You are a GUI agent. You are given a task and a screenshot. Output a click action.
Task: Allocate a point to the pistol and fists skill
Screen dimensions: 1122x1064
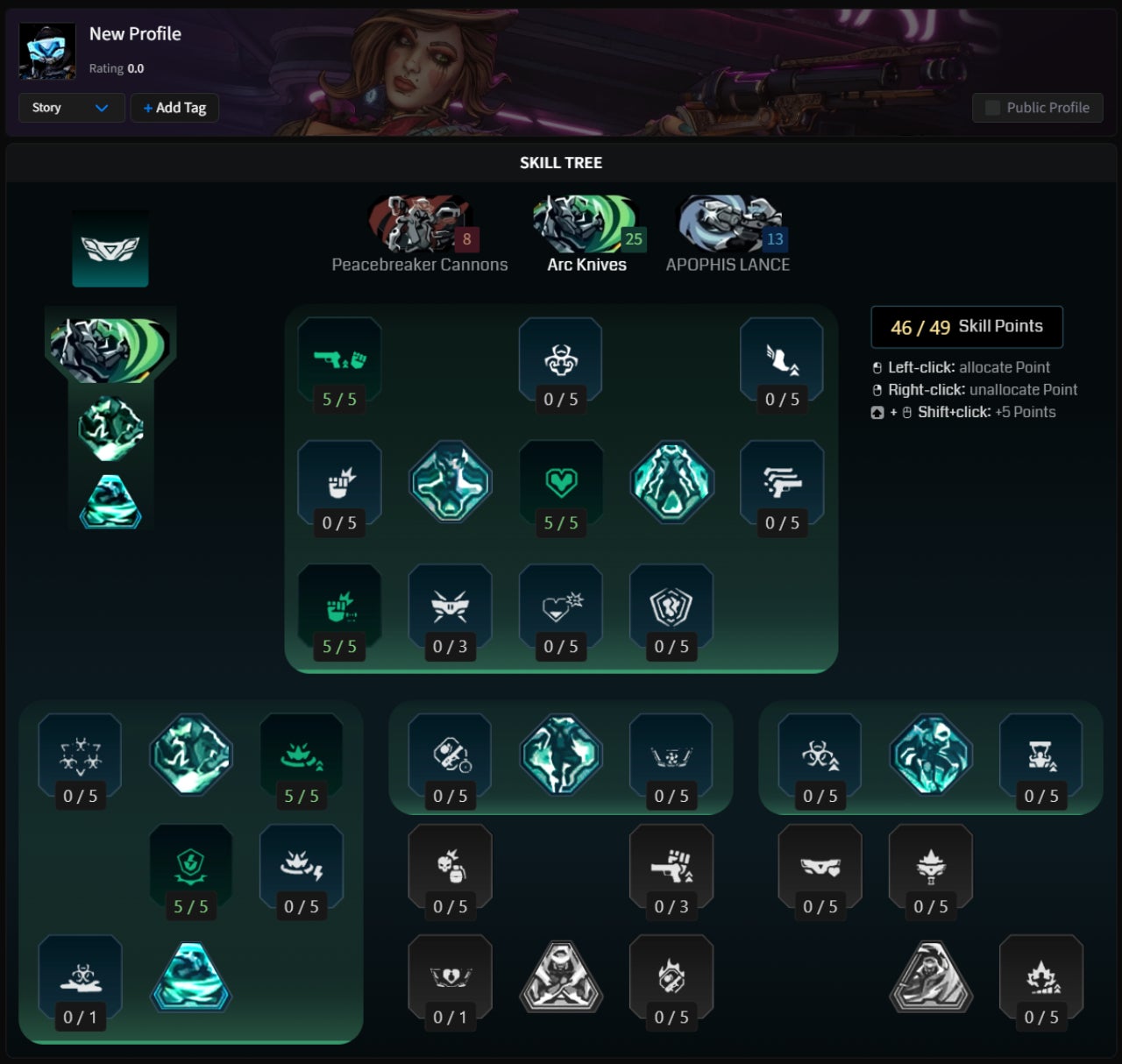point(339,359)
